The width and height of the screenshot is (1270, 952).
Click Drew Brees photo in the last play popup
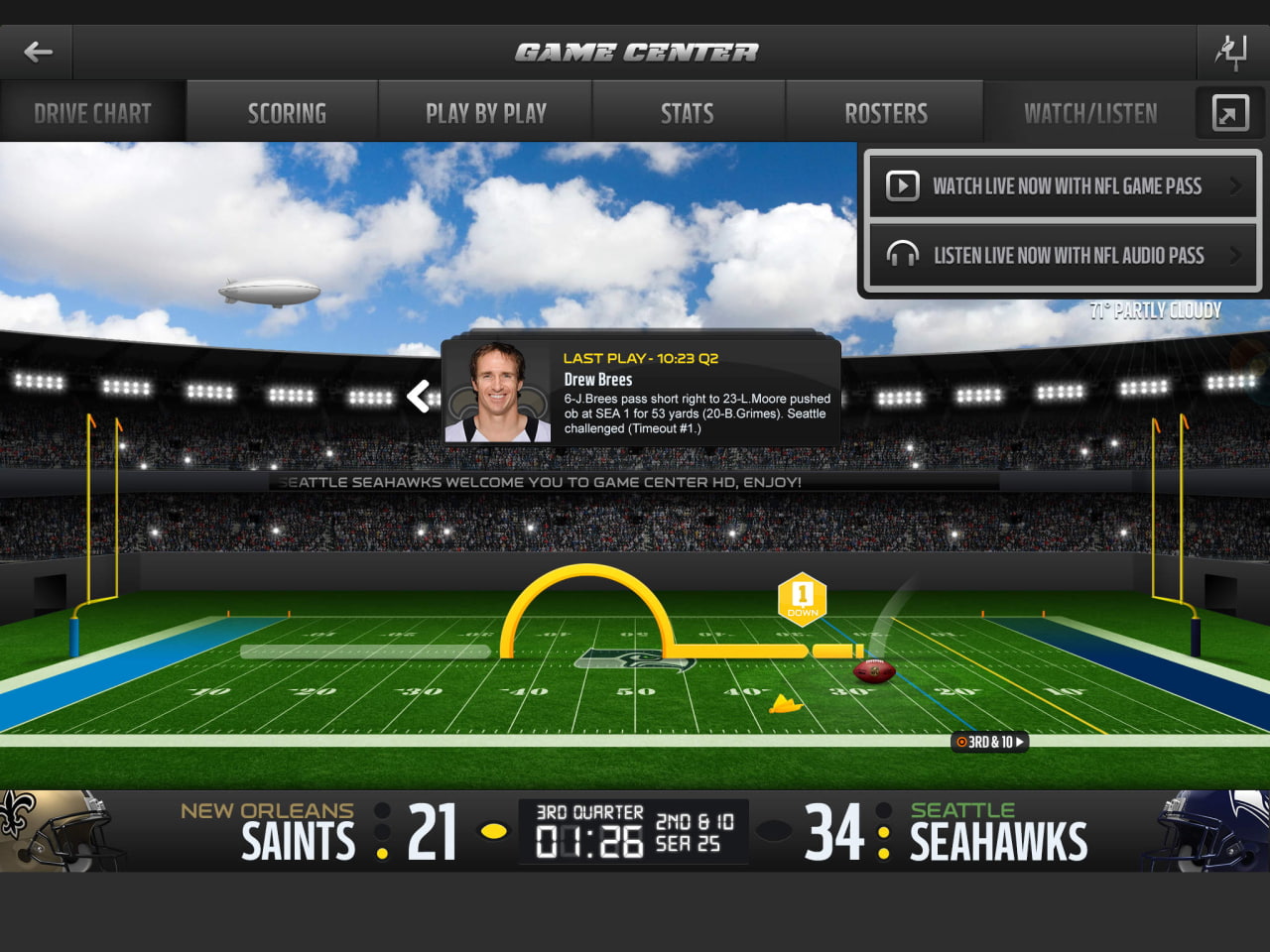[499, 394]
